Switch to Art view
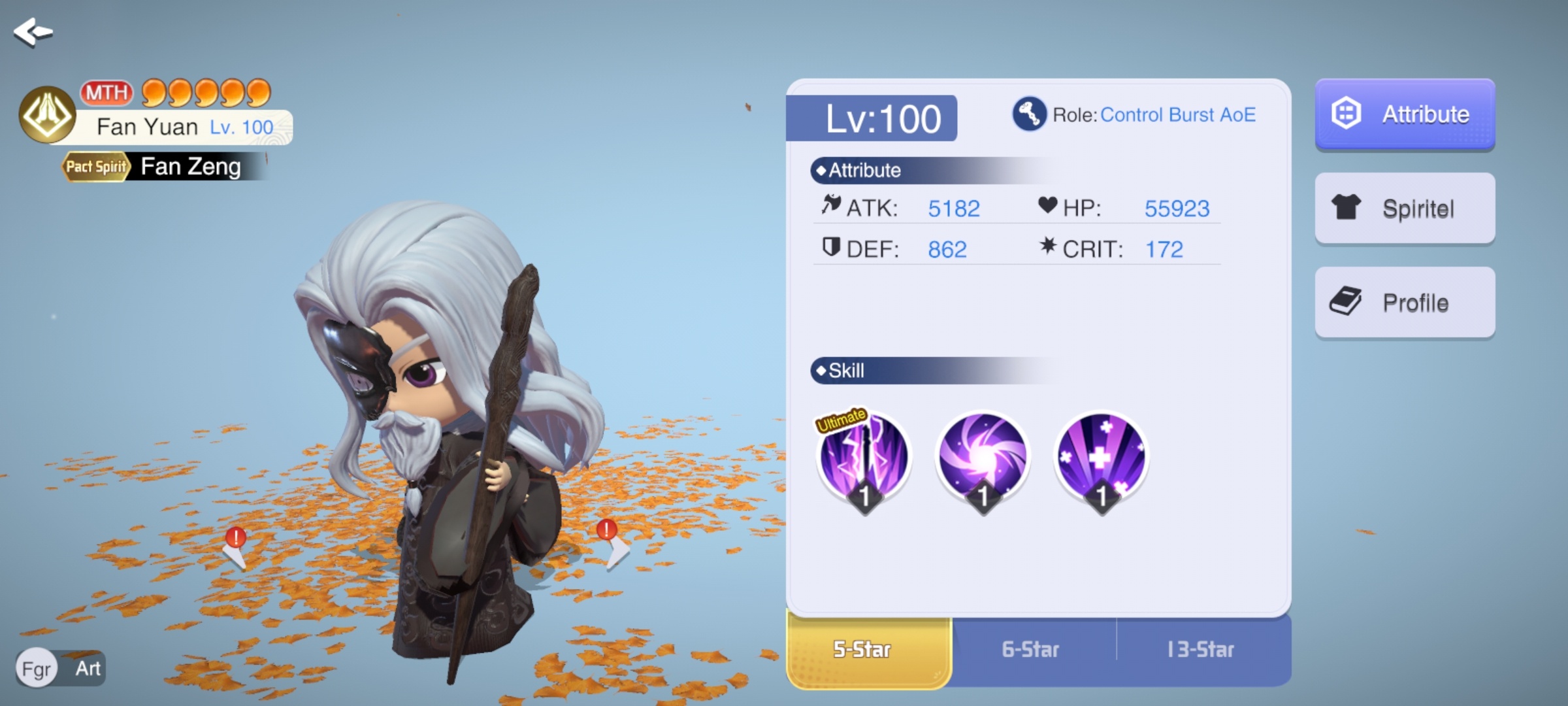Viewport: 1568px width, 706px height. tap(88, 669)
